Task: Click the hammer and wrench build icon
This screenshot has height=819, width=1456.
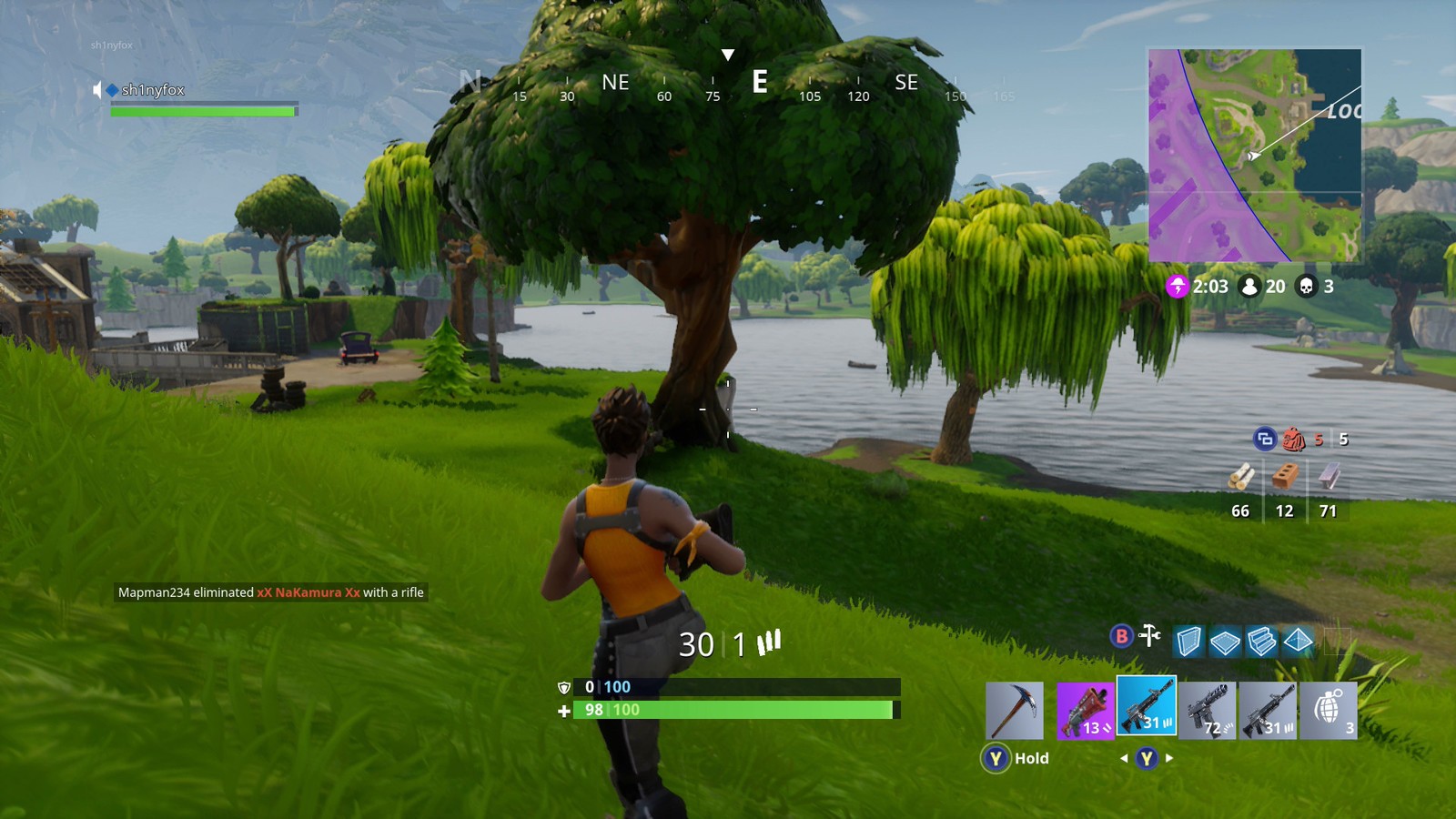Action: [1150, 636]
